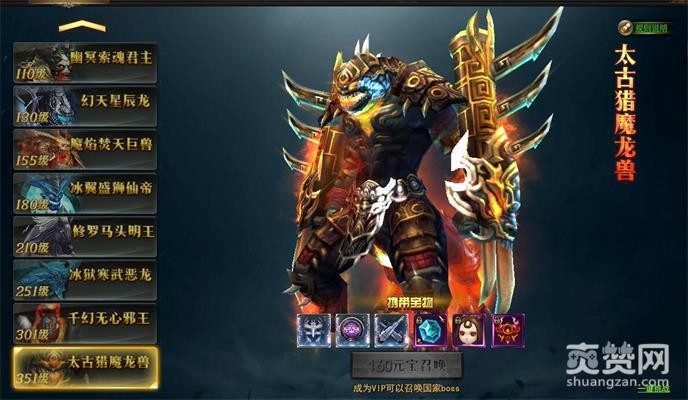Select 魔焰焚天巨兽 at level 155

pos(85,149)
